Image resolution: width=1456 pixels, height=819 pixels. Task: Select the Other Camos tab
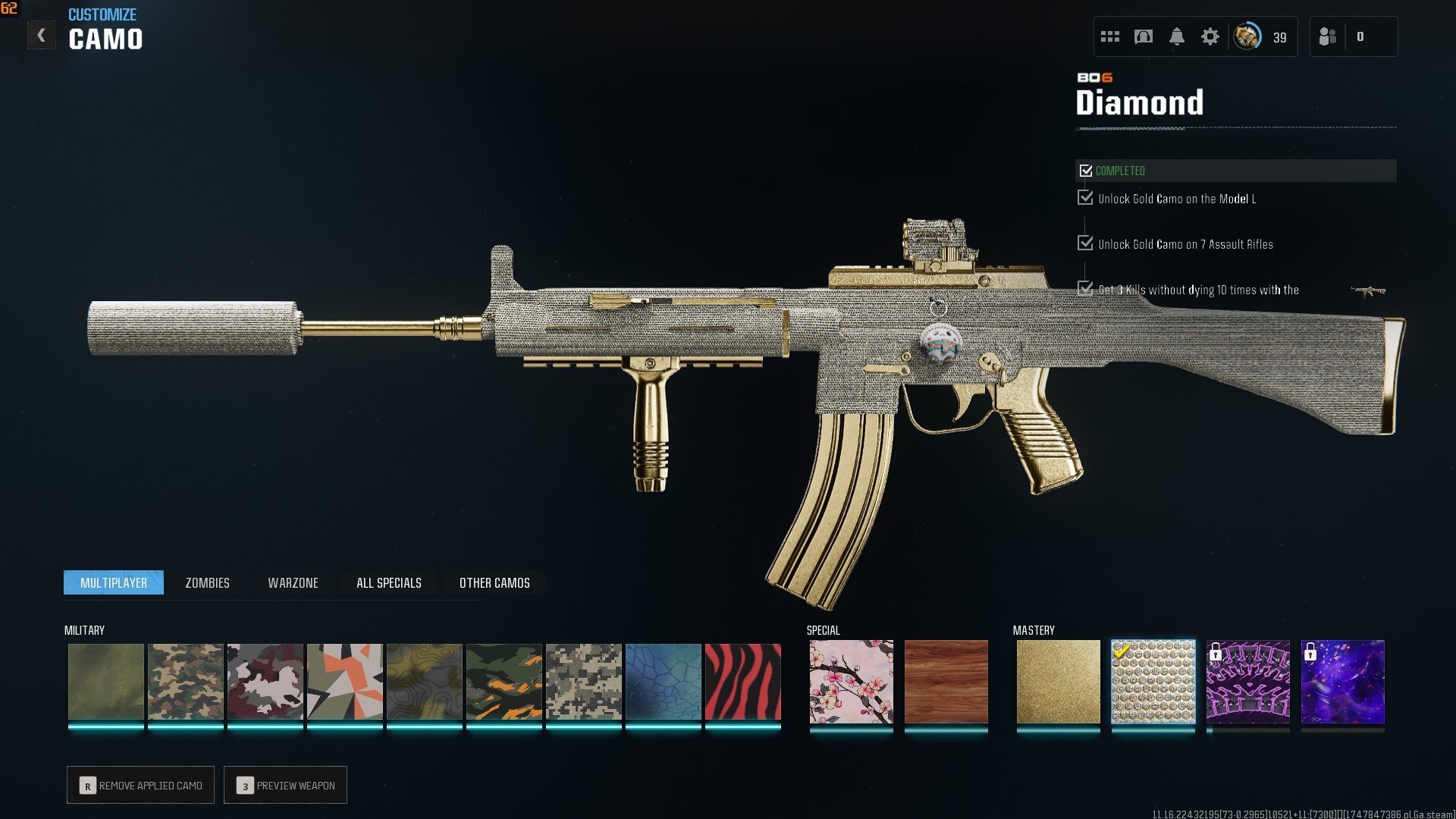point(494,582)
